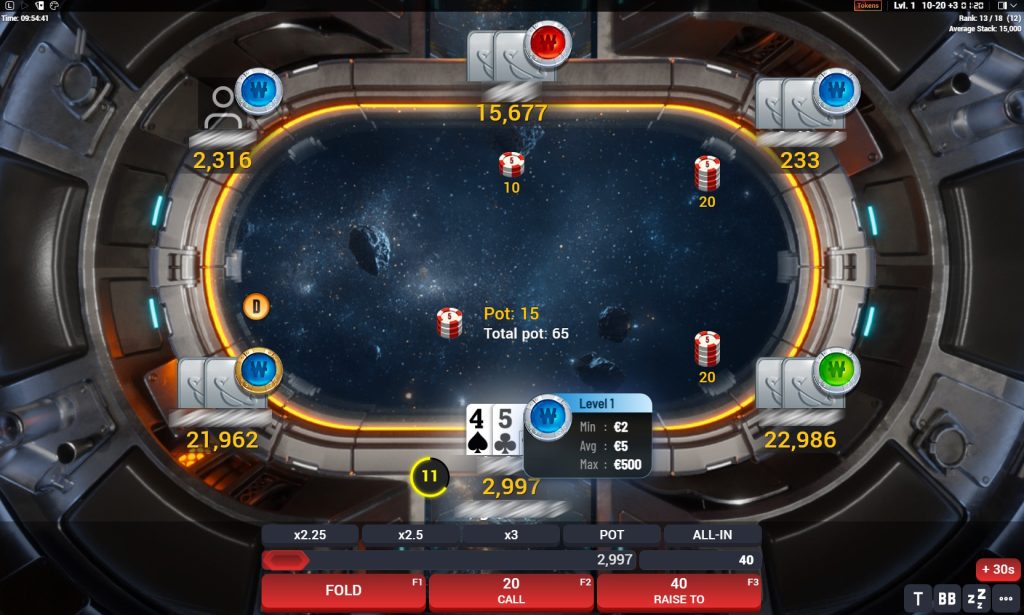The width and height of the screenshot is (1024, 615).
Task: Toggle the side panel layout icon
Action: [1003, 6]
